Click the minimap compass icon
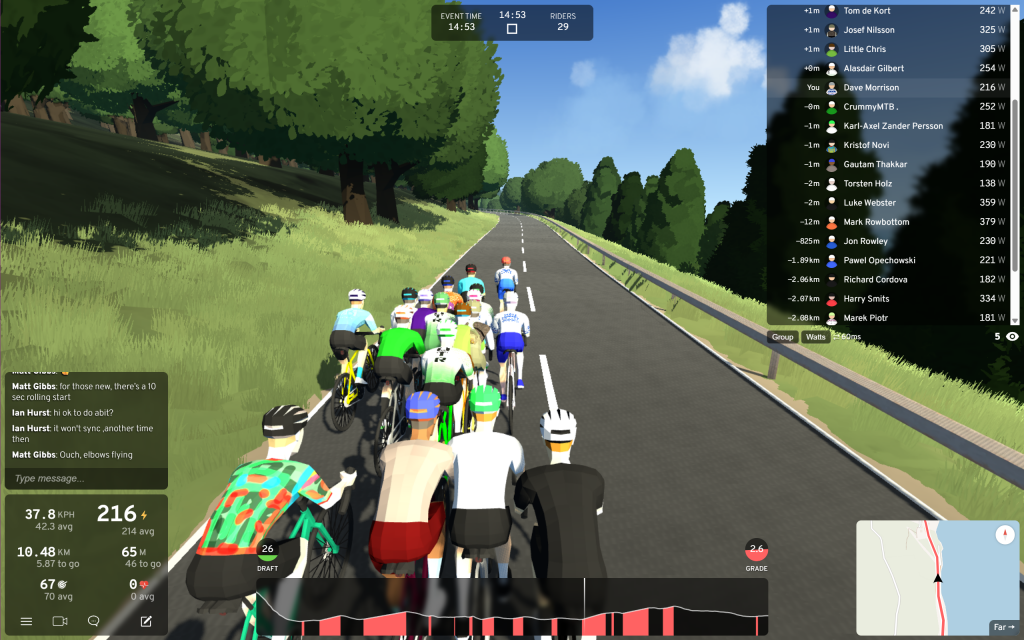This screenshot has height=640, width=1024. pos(1005,536)
